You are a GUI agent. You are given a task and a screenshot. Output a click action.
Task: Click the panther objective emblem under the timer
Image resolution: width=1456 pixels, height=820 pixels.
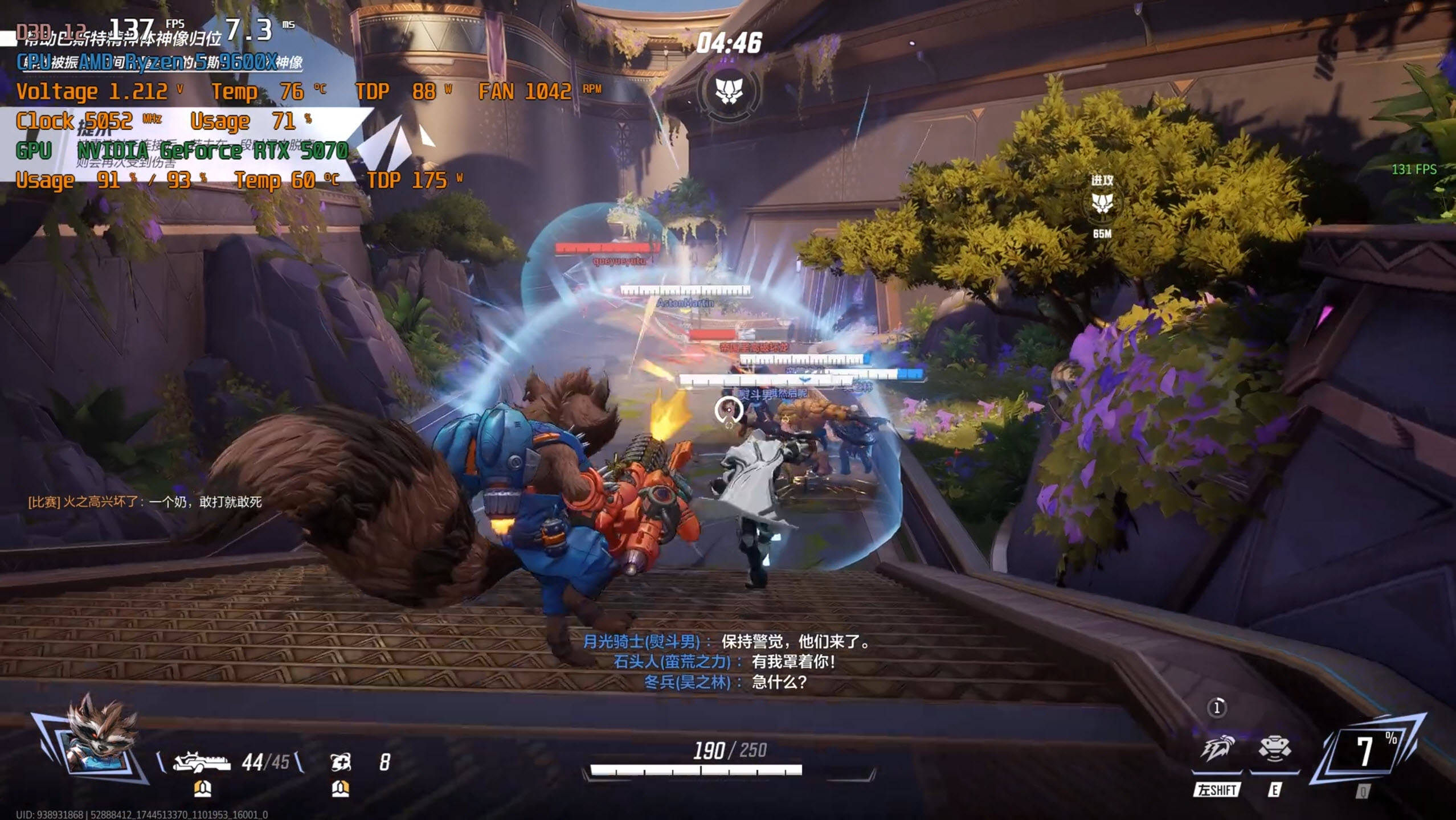coord(729,91)
